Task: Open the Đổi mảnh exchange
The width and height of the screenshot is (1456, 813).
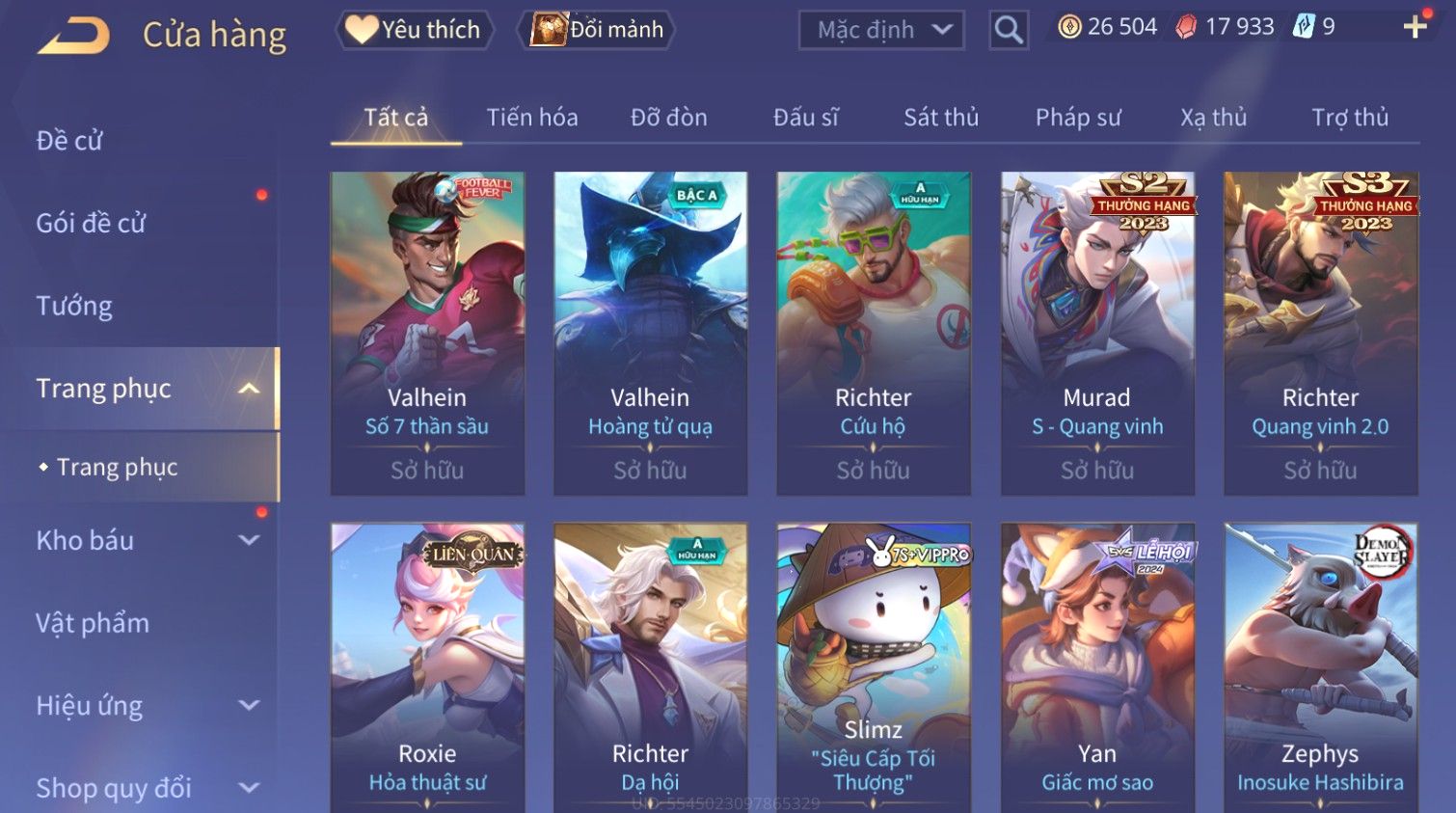Action: pos(597,30)
